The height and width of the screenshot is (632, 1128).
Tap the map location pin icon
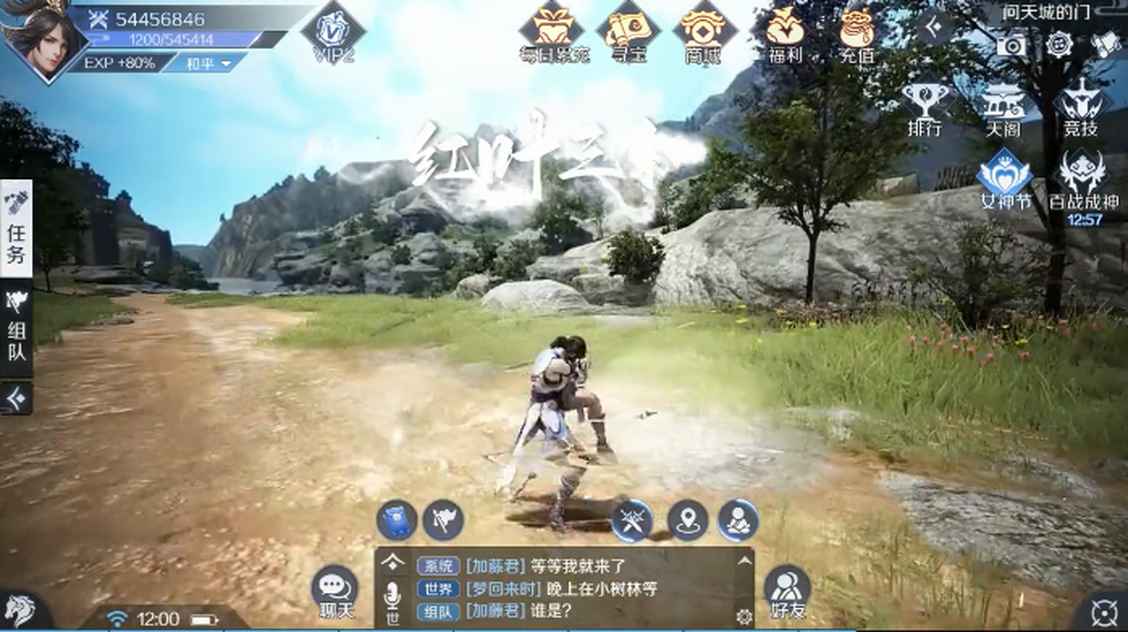(688, 520)
